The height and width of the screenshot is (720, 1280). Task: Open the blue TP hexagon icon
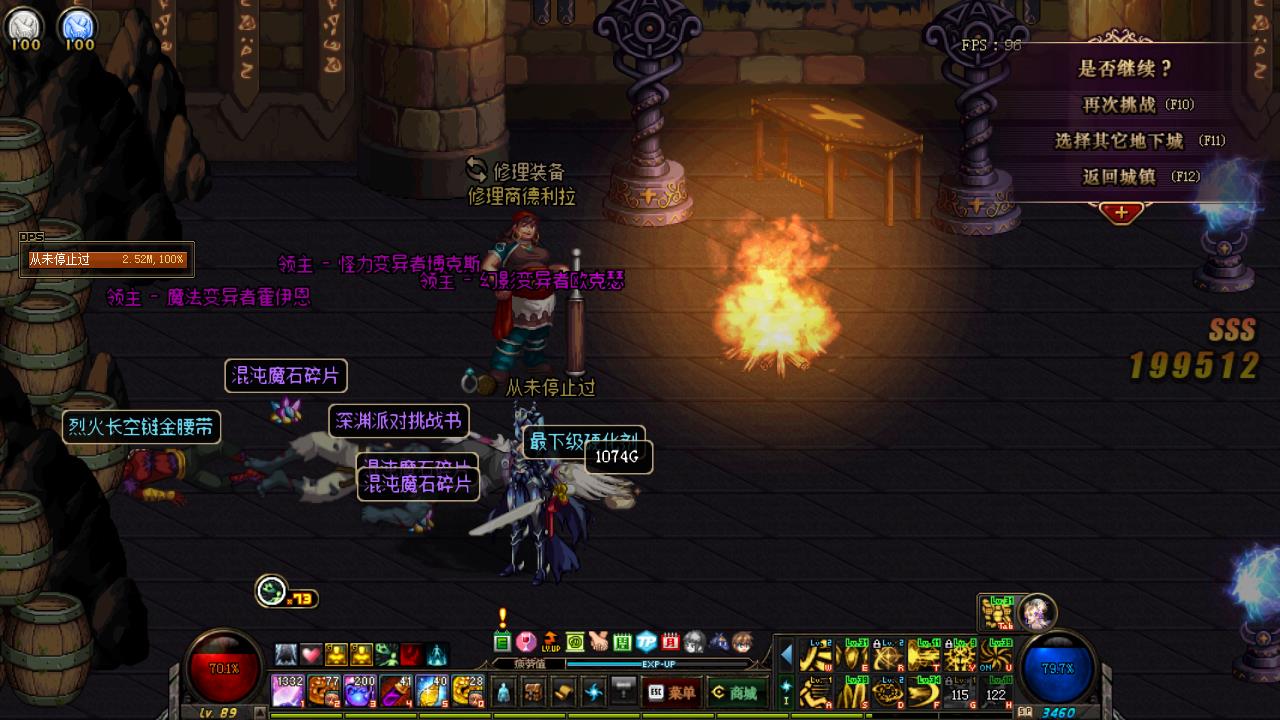click(647, 642)
